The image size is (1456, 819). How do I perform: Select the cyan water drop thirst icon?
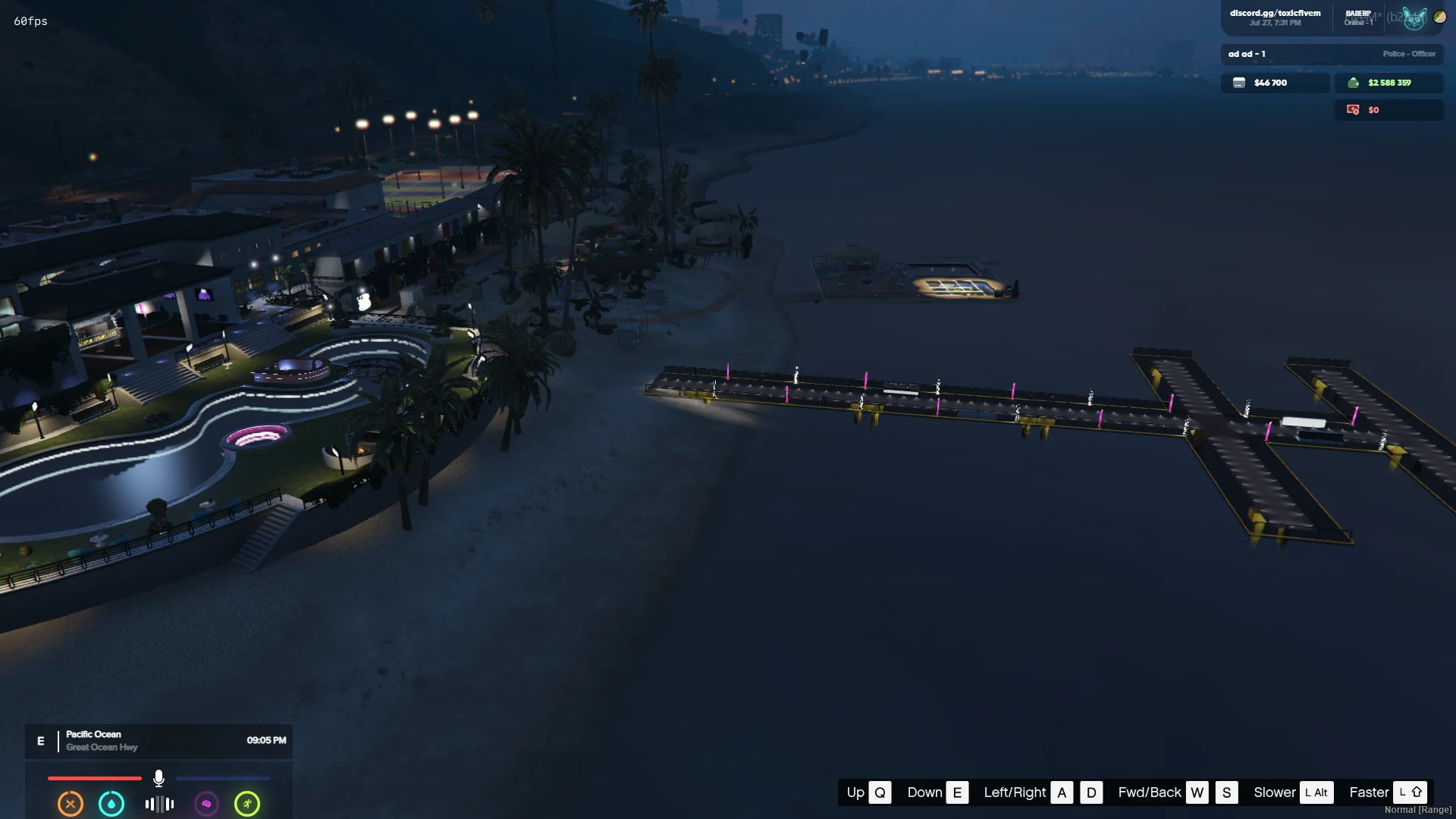coord(111,804)
